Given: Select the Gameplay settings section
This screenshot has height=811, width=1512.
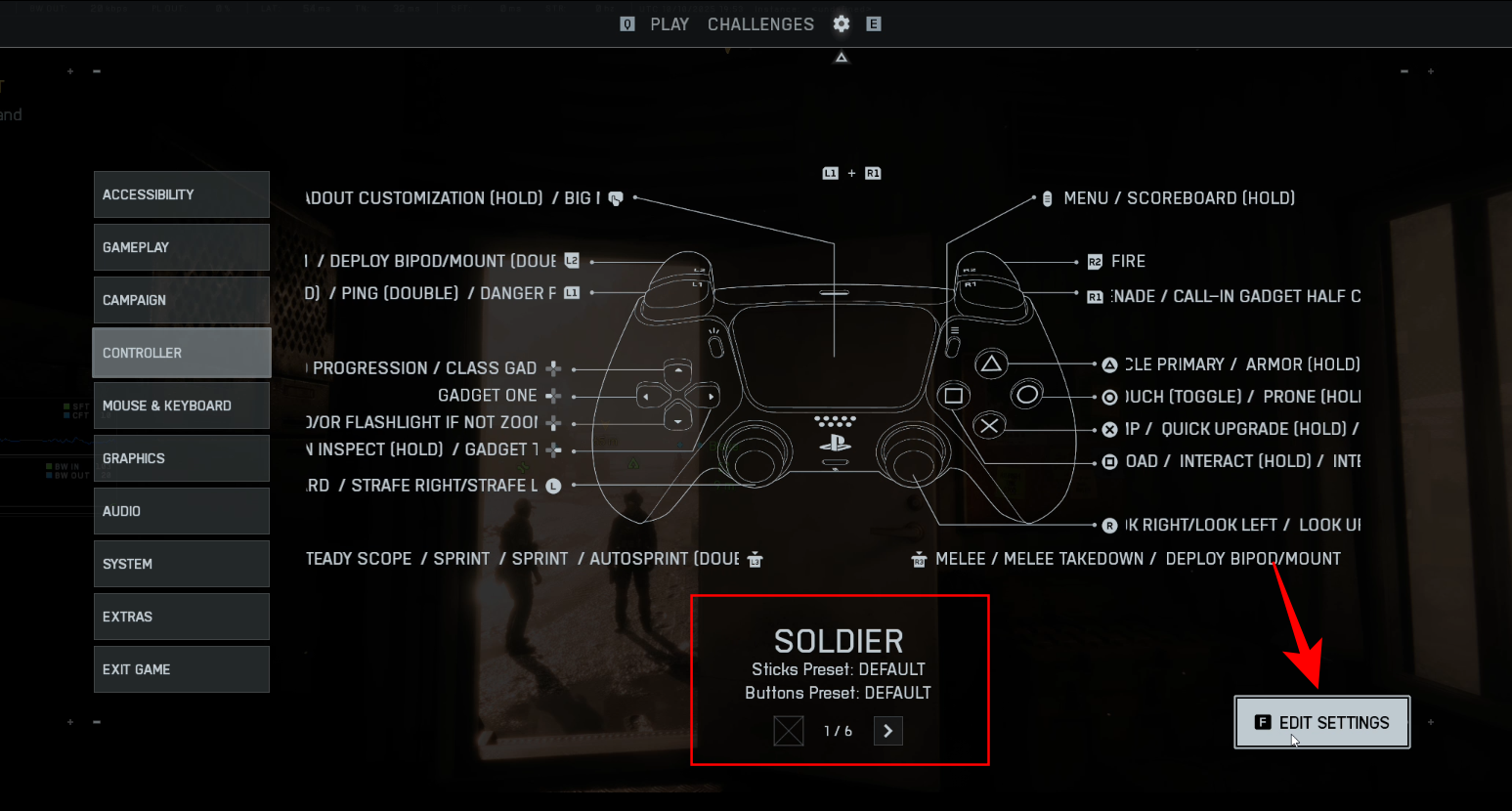Looking at the screenshot, I should [x=181, y=247].
